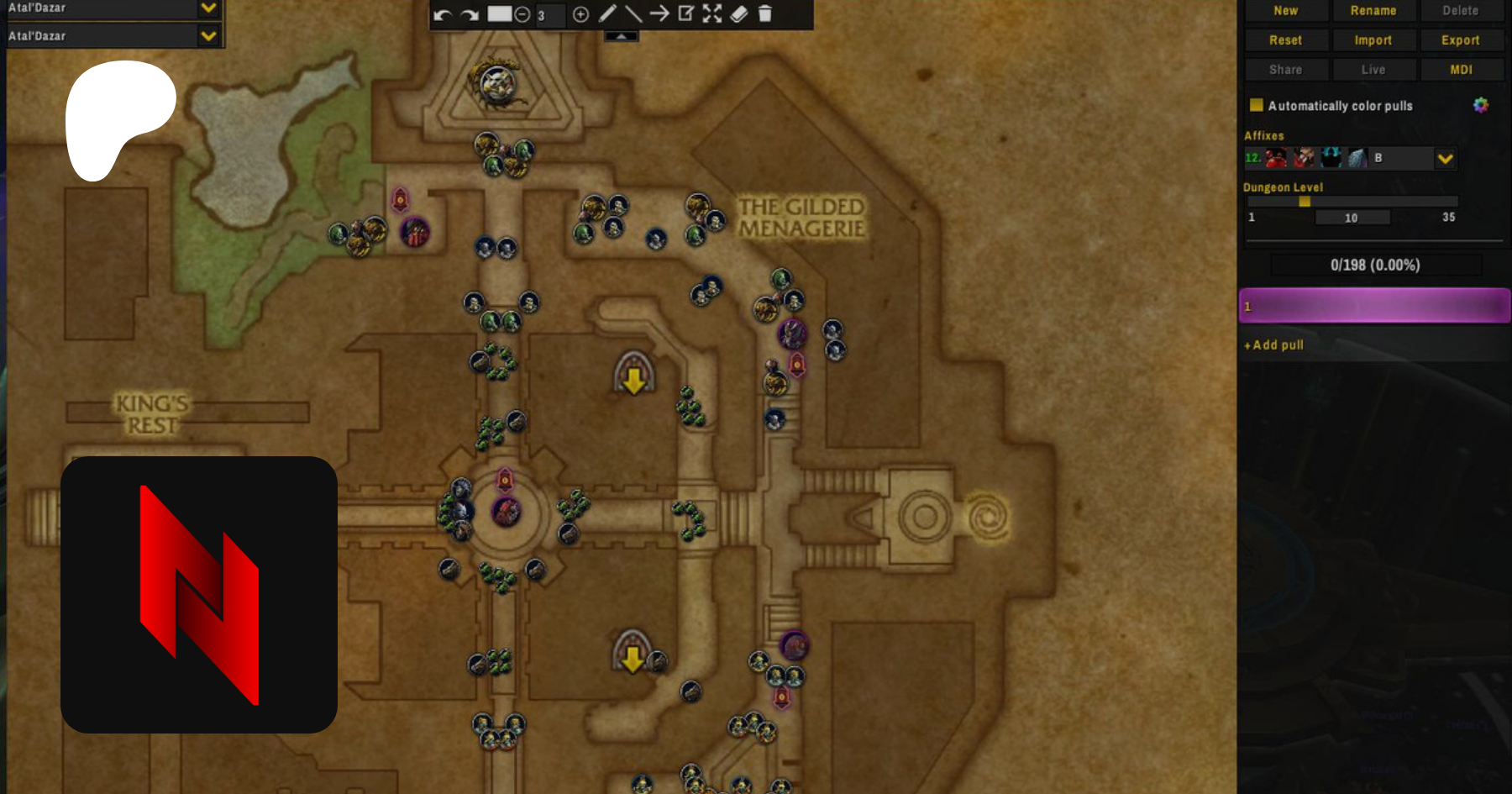Create a new route with New
This screenshot has width=1512, height=794.
[x=1285, y=11]
